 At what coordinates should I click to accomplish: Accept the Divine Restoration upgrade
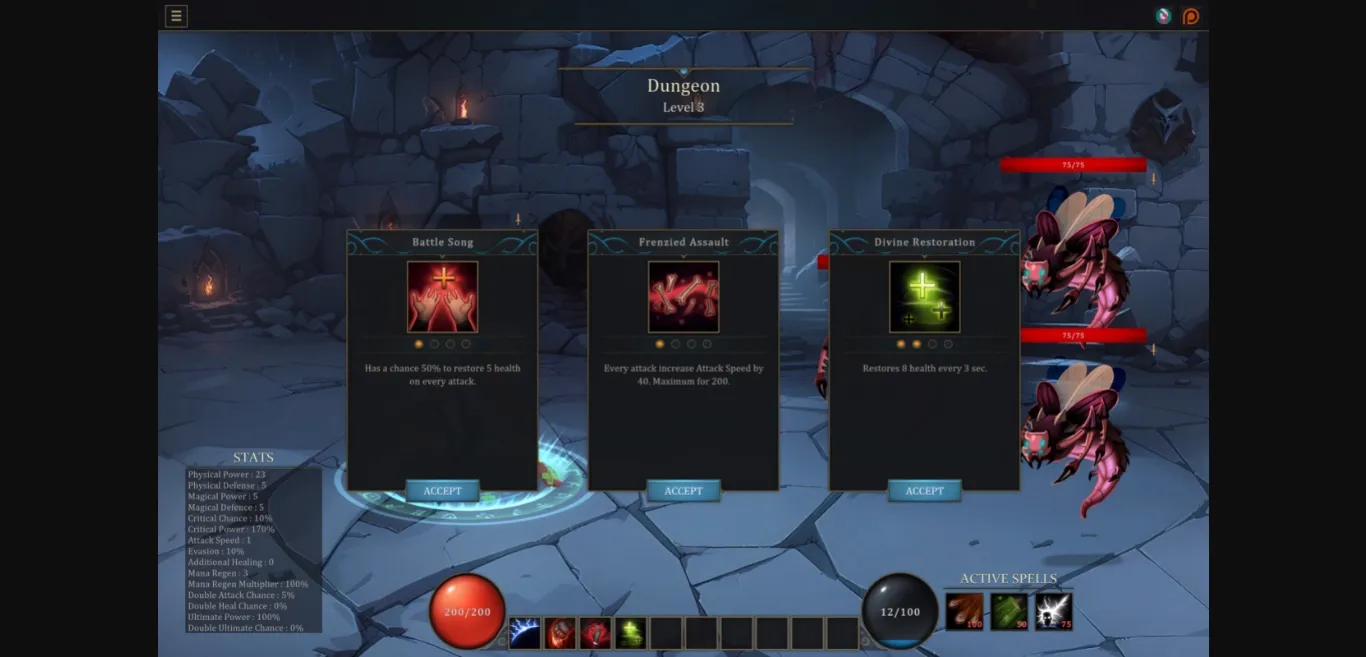click(924, 491)
